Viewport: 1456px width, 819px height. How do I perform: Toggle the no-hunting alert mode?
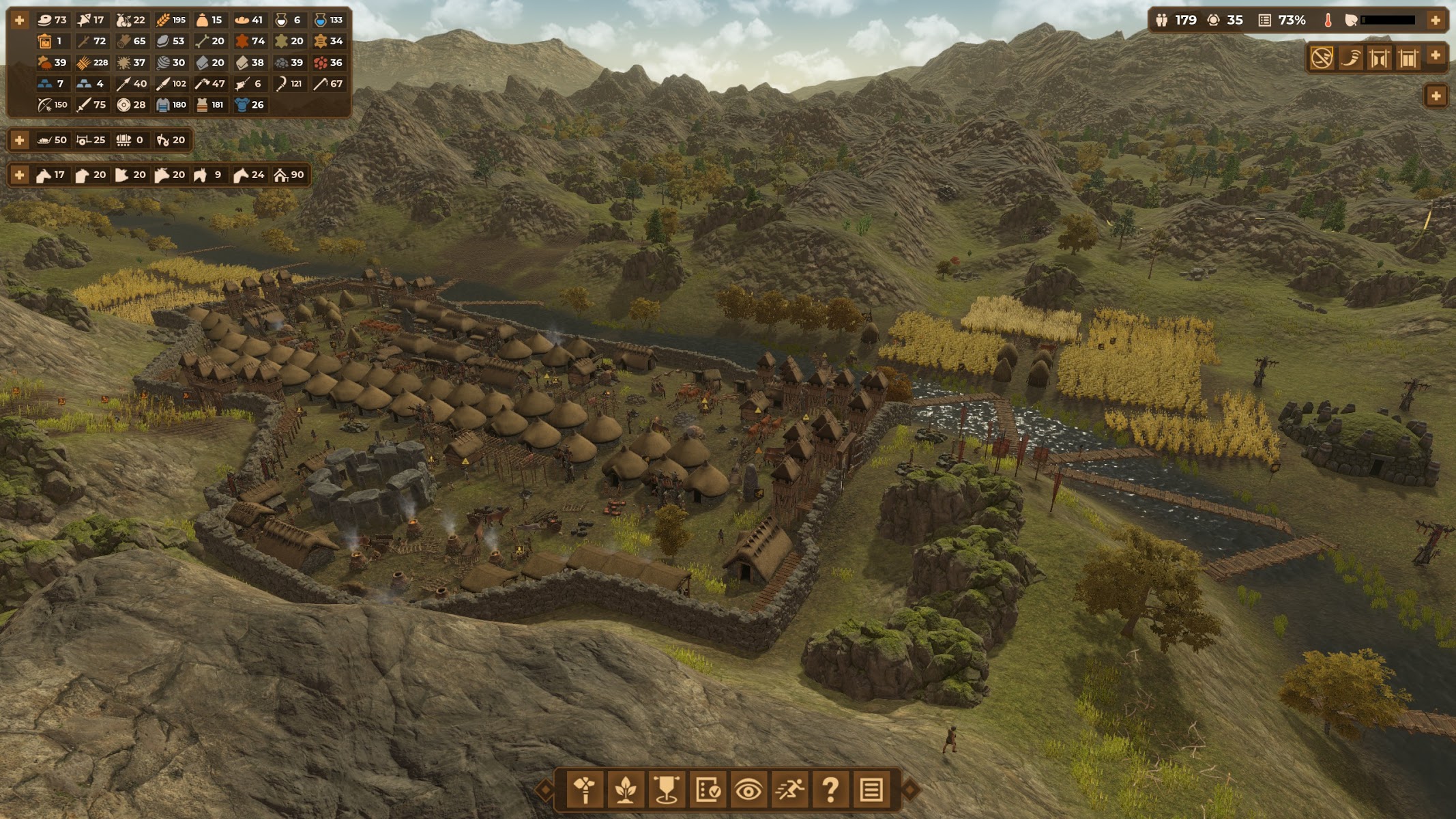coord(1322,58)
